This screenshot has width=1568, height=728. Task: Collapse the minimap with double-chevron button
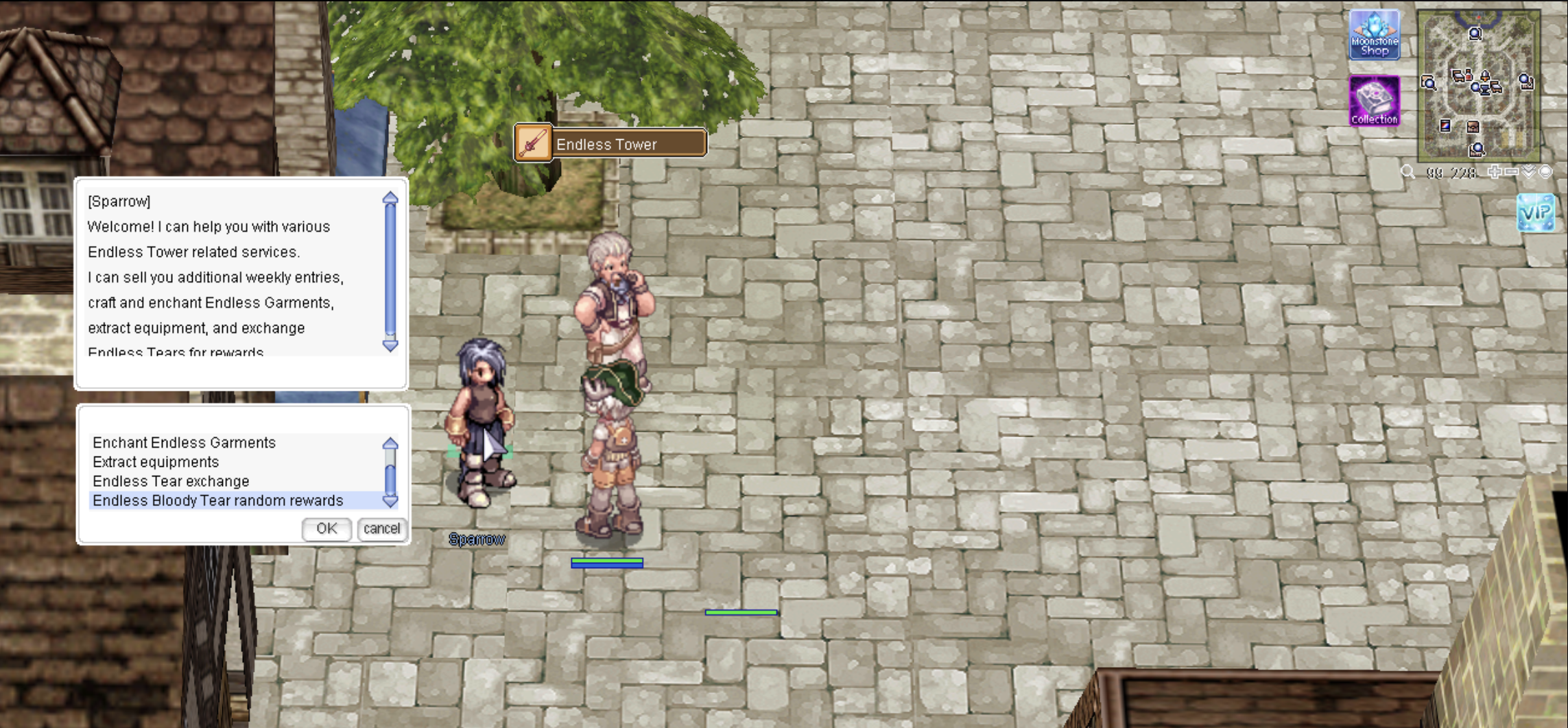pos(1529,172)
